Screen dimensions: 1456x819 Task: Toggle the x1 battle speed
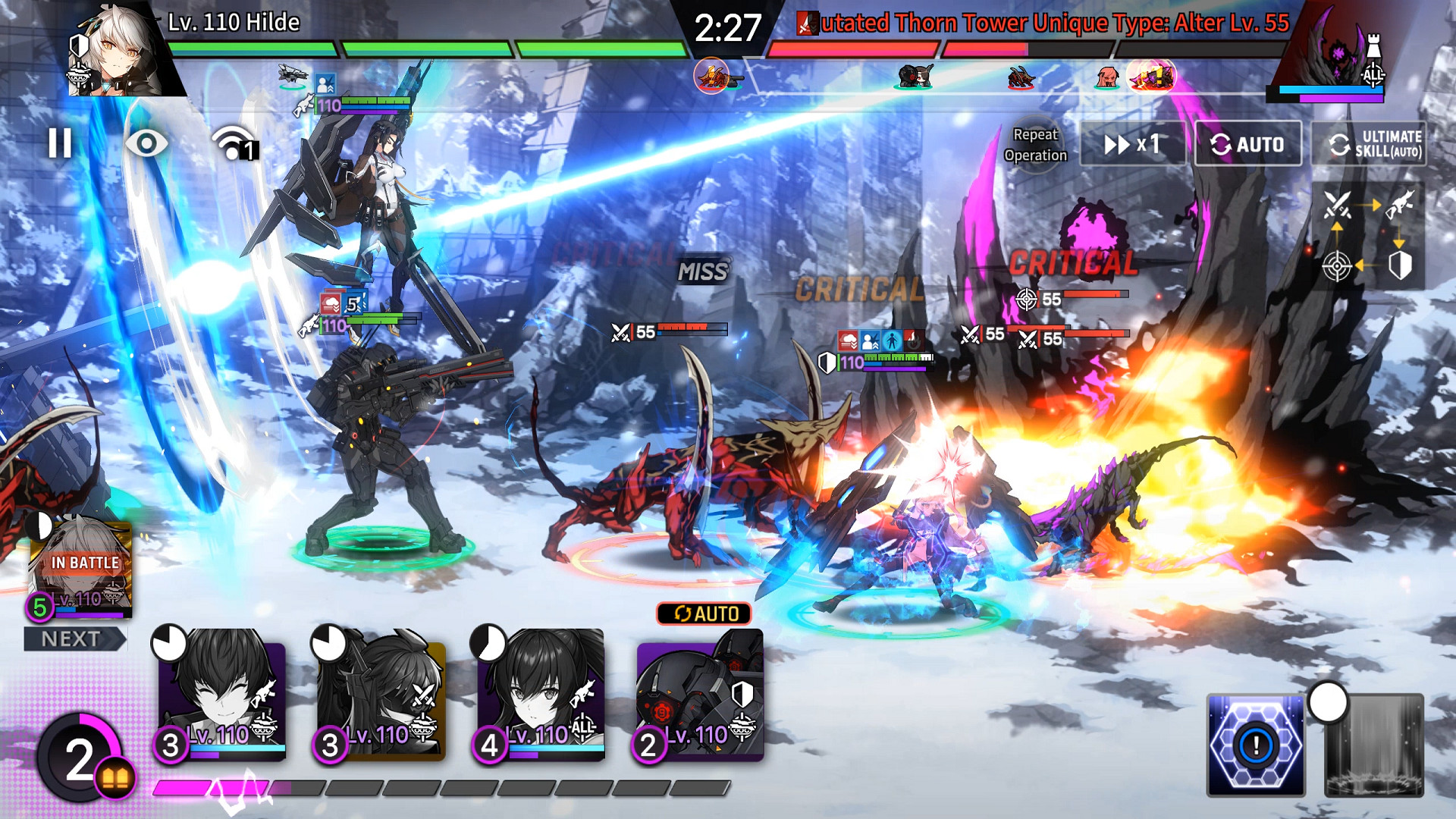pos(1131,143)
